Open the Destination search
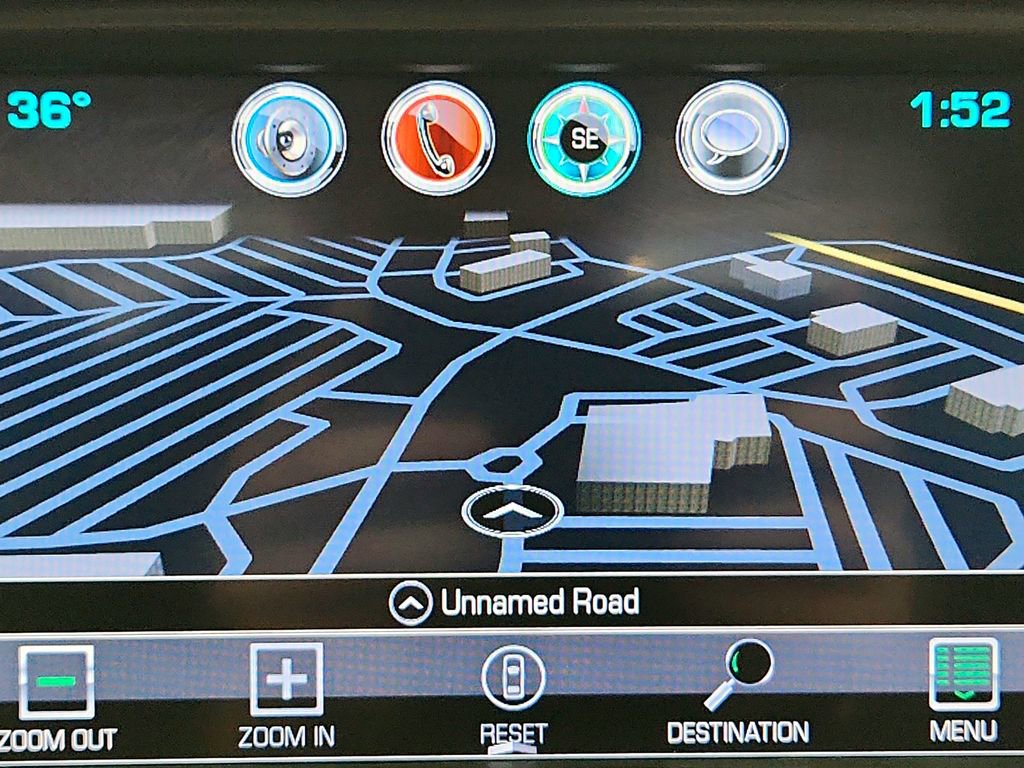 point(738,695)
